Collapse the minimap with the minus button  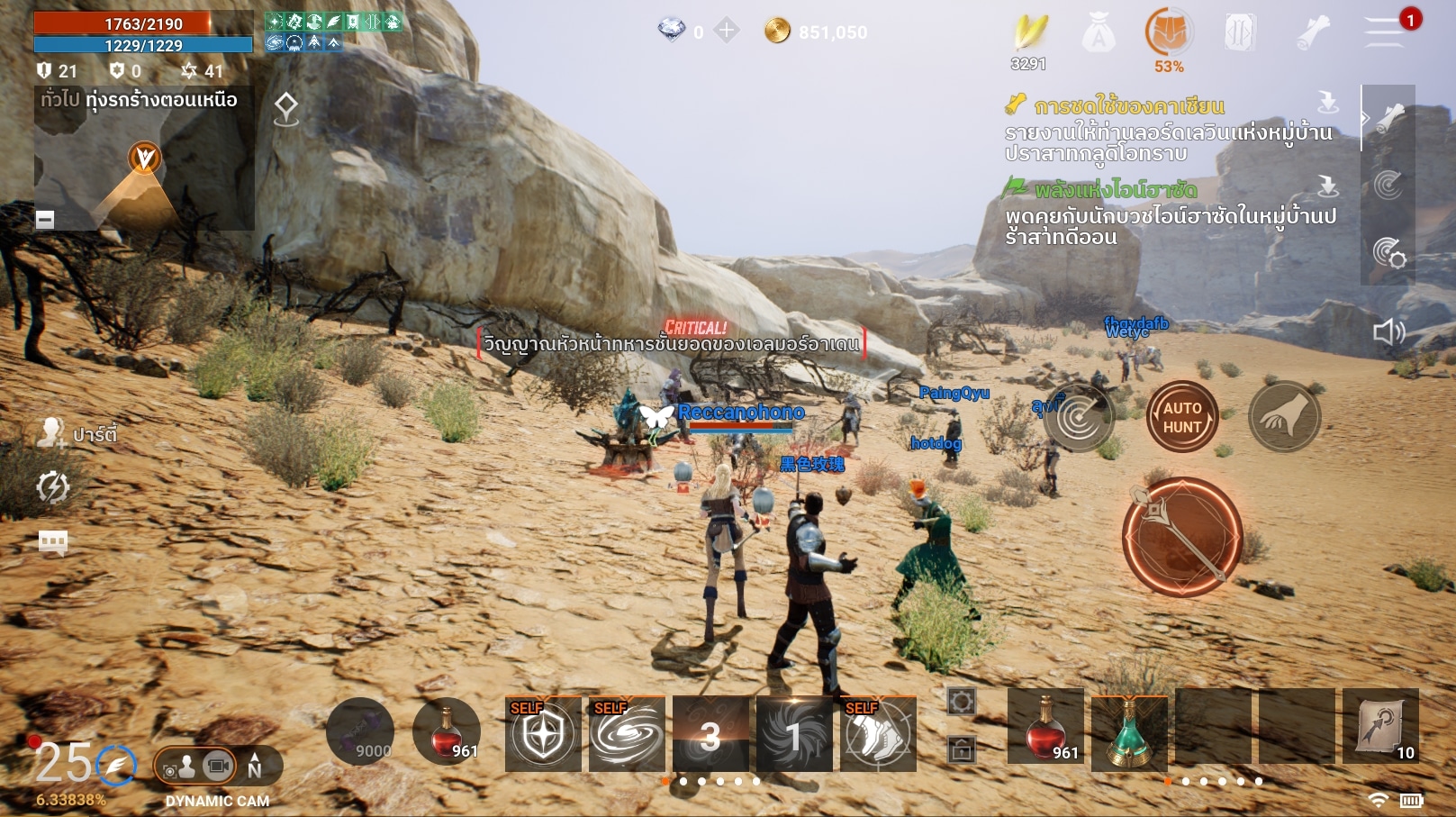45,219
